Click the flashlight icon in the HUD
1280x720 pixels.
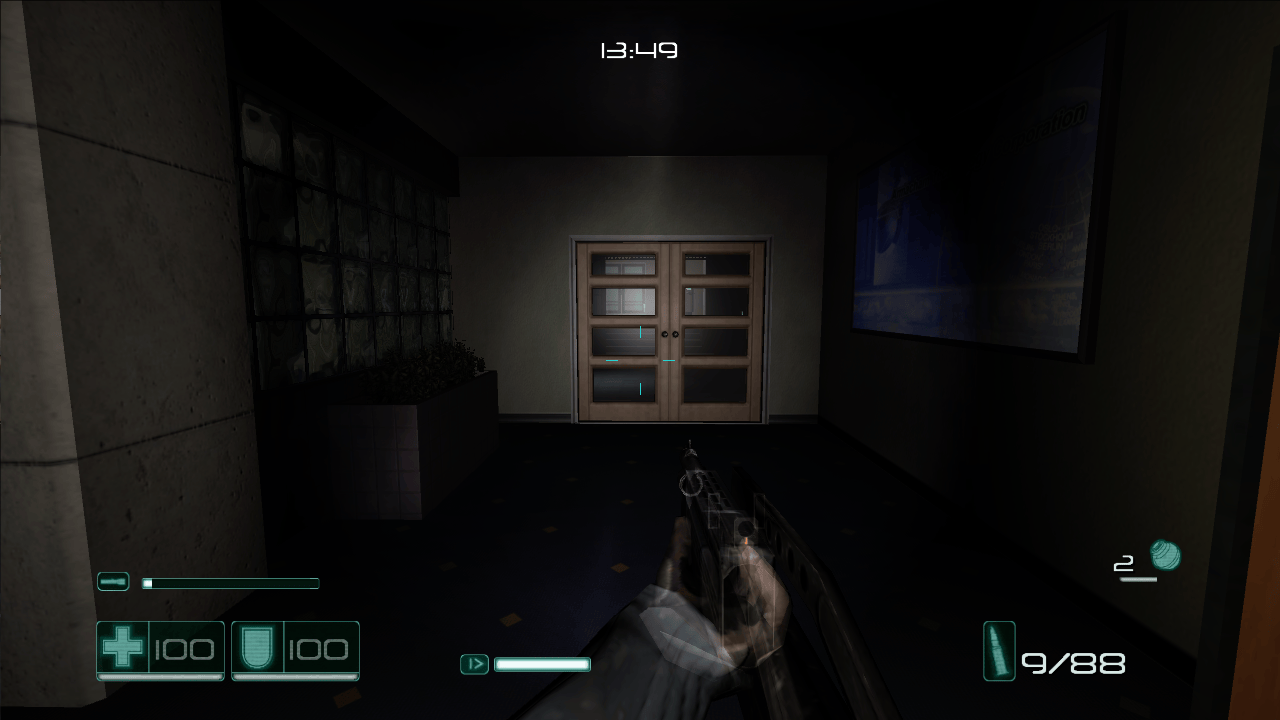point(112,581)
